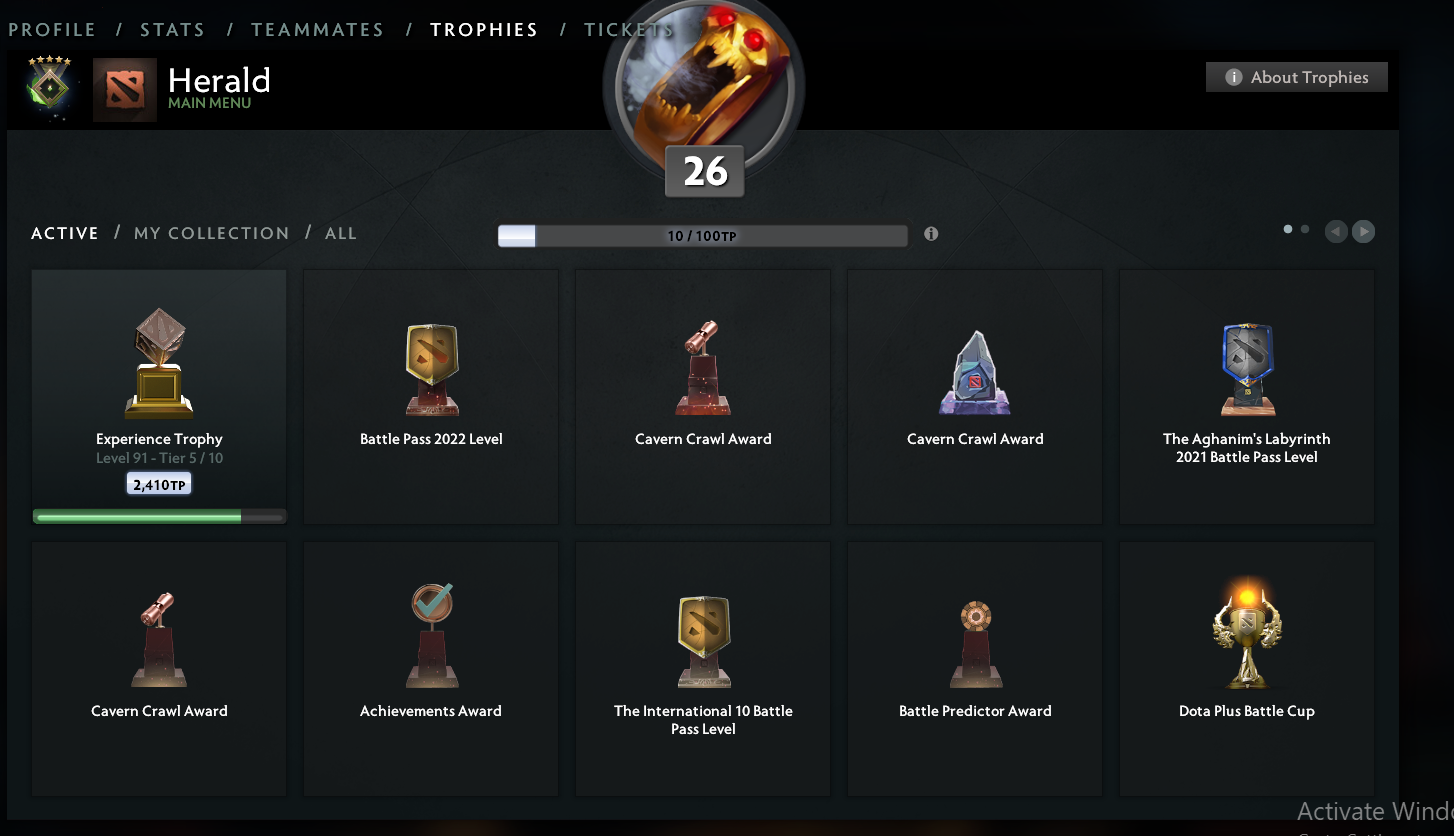This screenshot has height=836, width=1454.
Task: Click the info icon beside the TP progress bar
Action: (931, 234)
